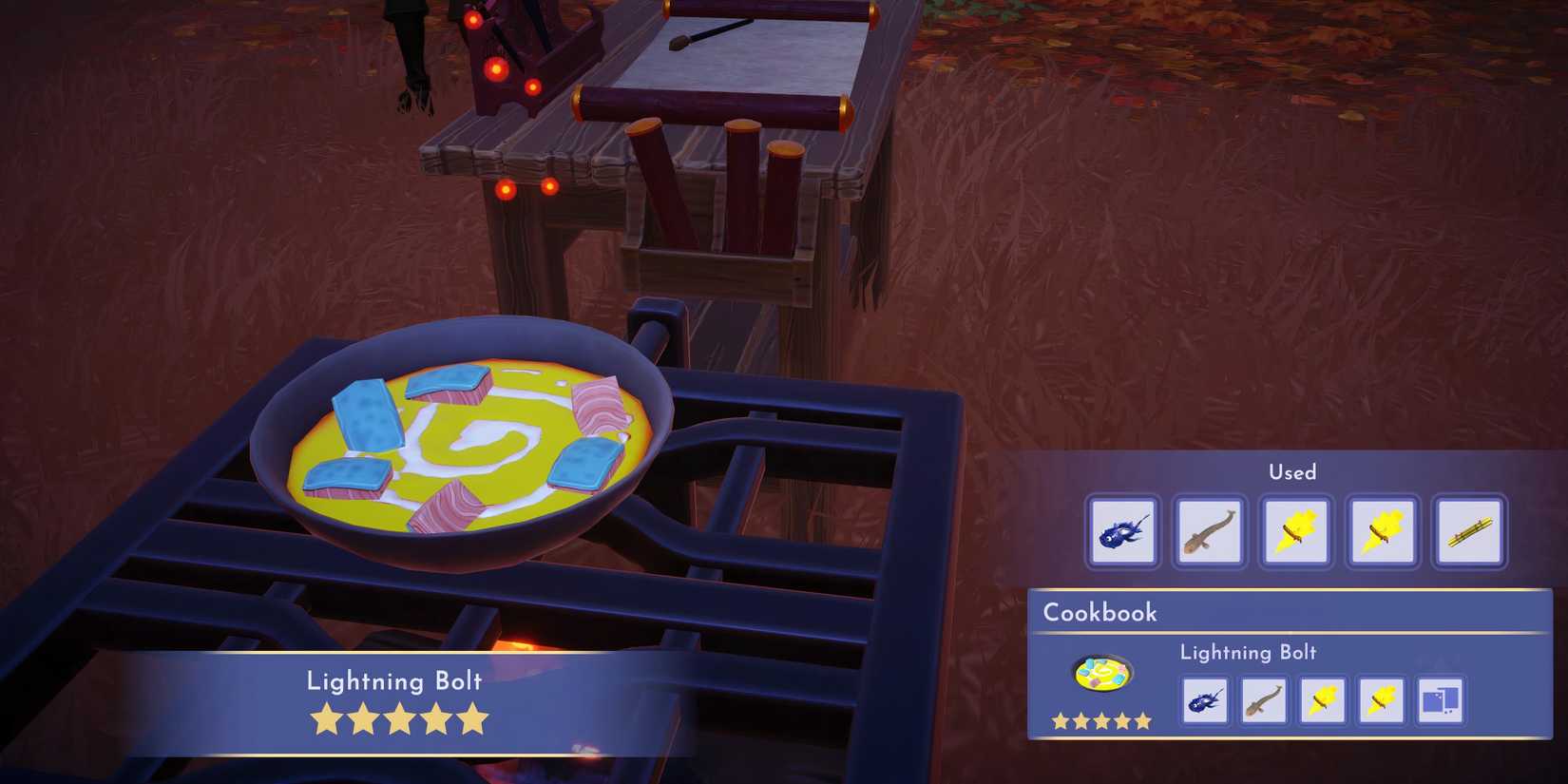Click the Anglerfish icon in the Cookbook recipe
The image size is (1568, 784).
click(1204, 701)
